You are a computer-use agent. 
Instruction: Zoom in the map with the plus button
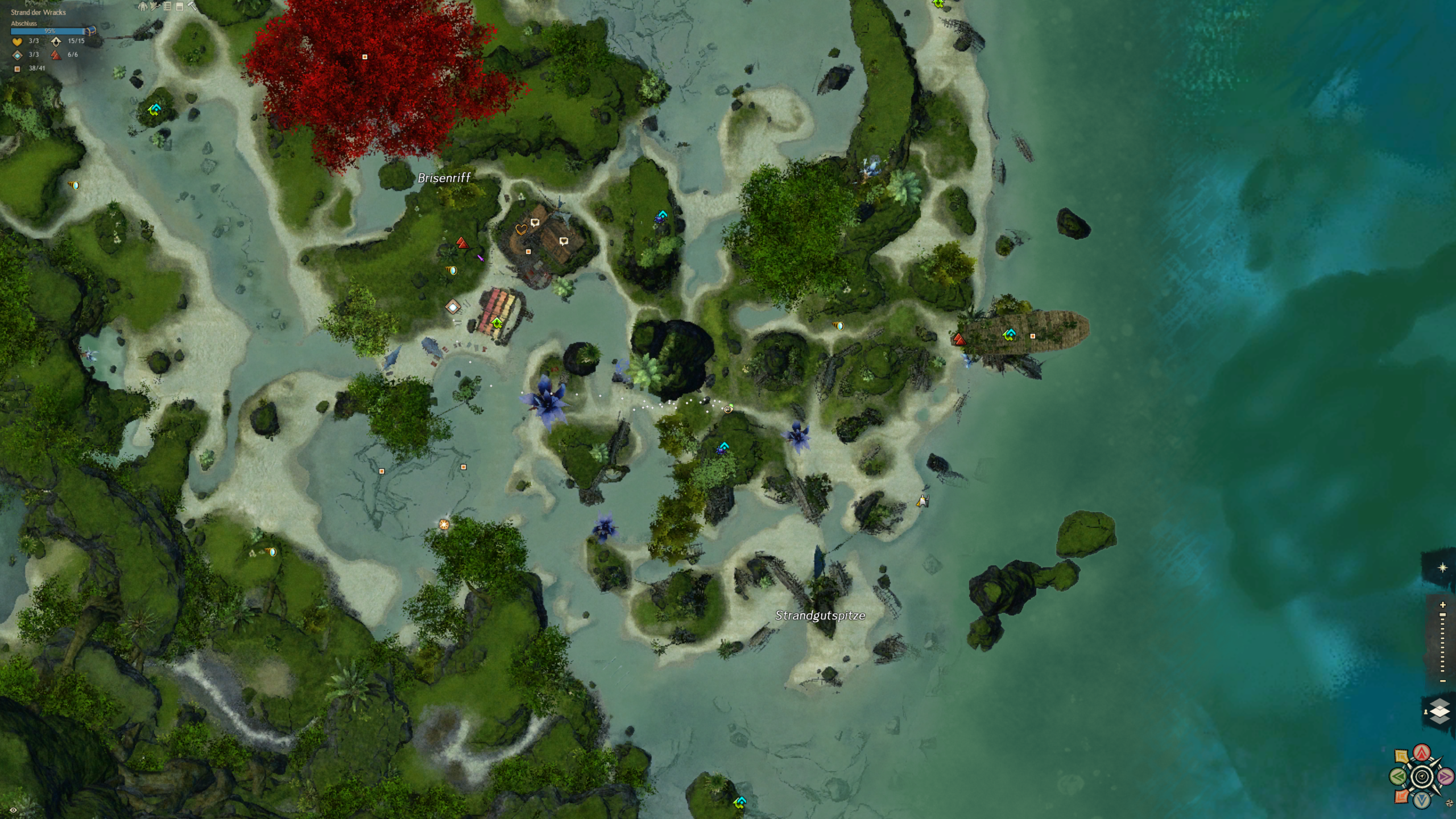pos(1442,605)
